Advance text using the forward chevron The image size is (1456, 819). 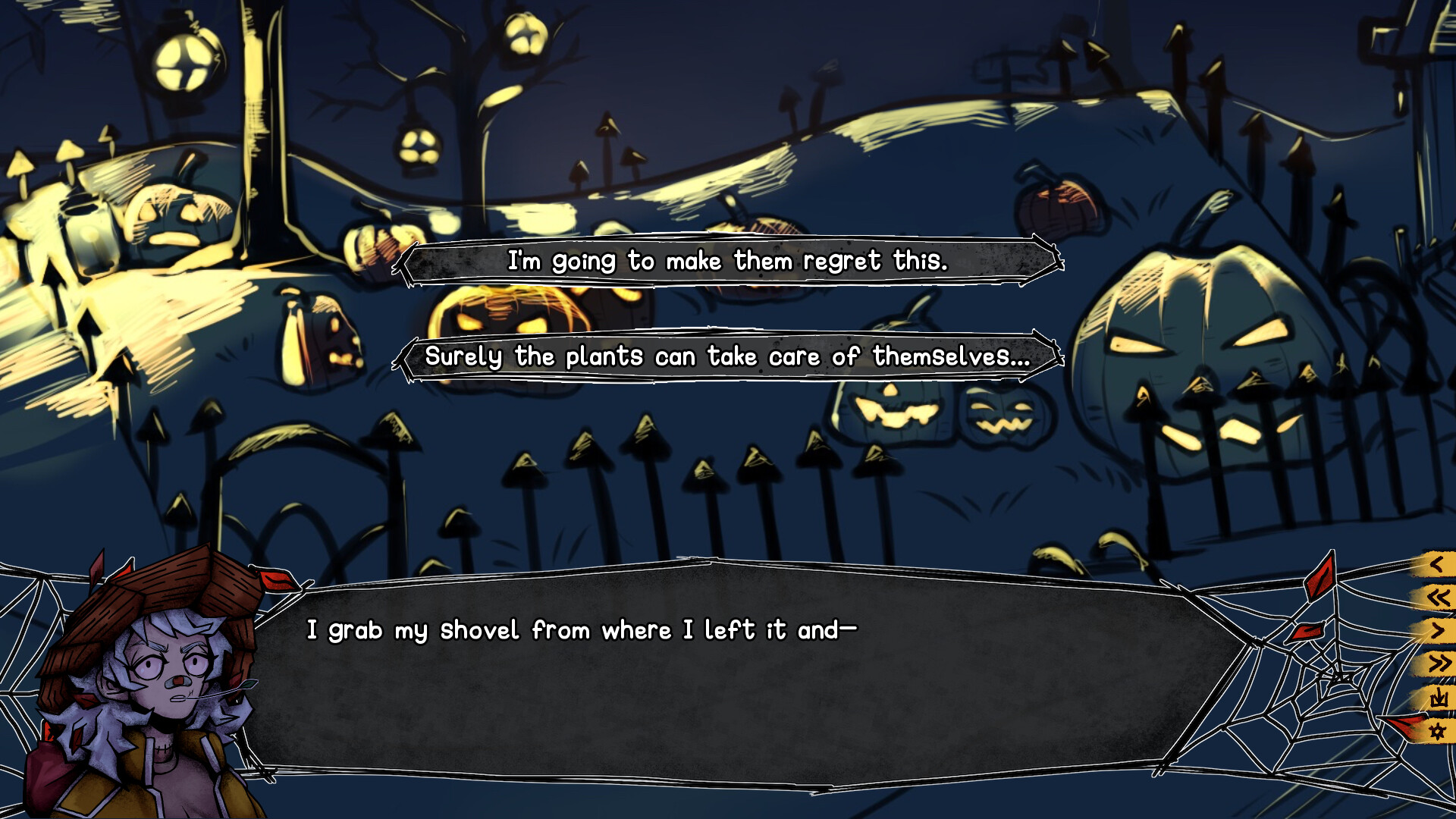point(1438,631)
